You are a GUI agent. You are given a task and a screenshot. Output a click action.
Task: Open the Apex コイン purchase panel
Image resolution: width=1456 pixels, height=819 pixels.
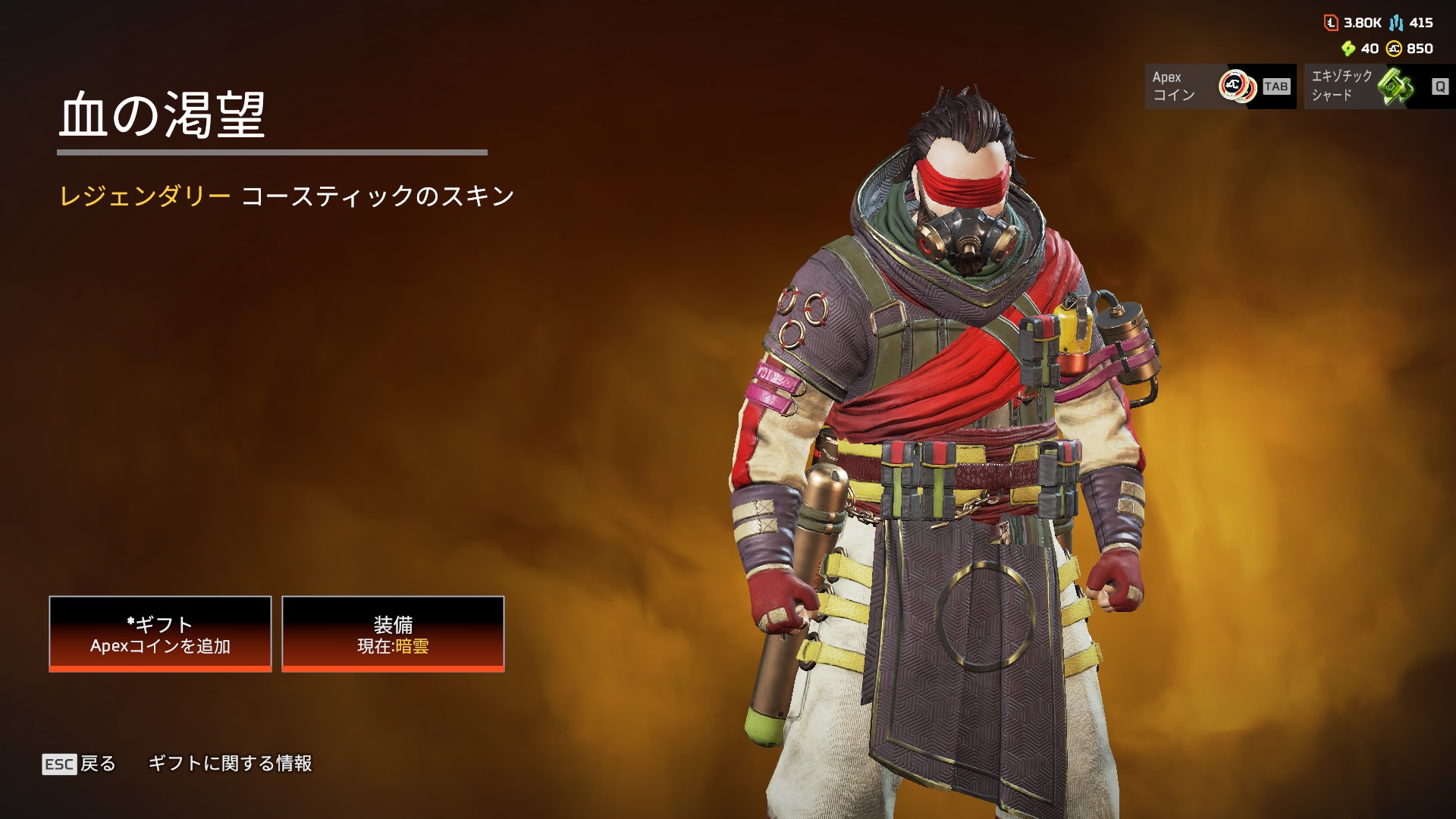coord(1219,86)
